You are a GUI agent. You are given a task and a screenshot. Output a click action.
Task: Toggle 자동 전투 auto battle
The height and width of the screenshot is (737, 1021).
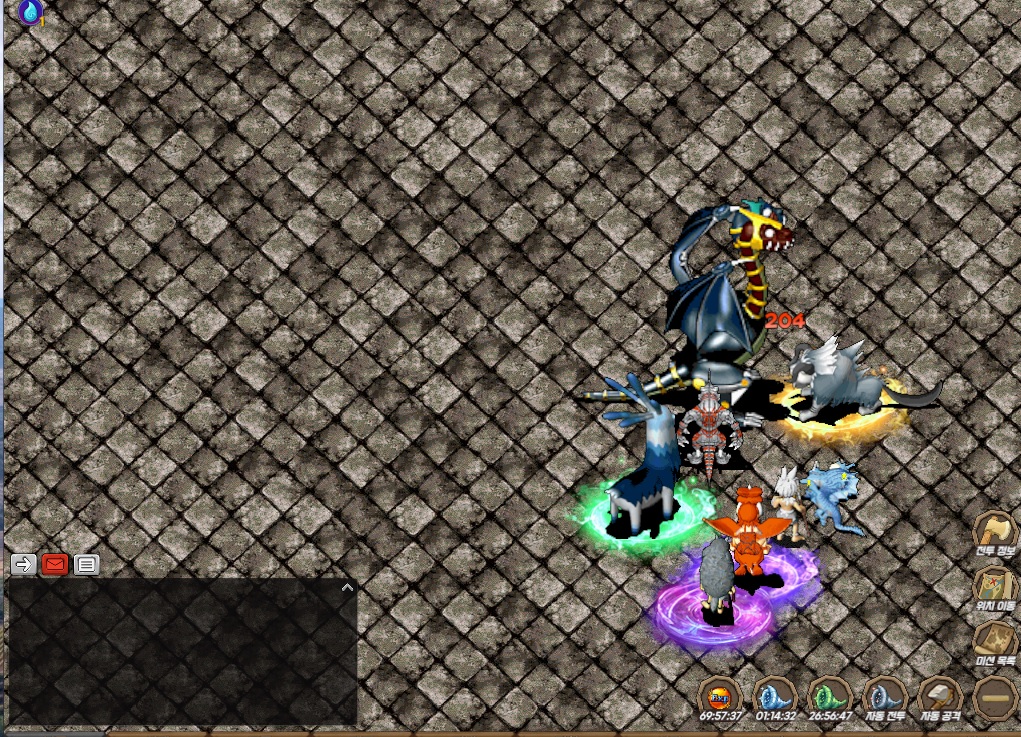pos(883,696)
